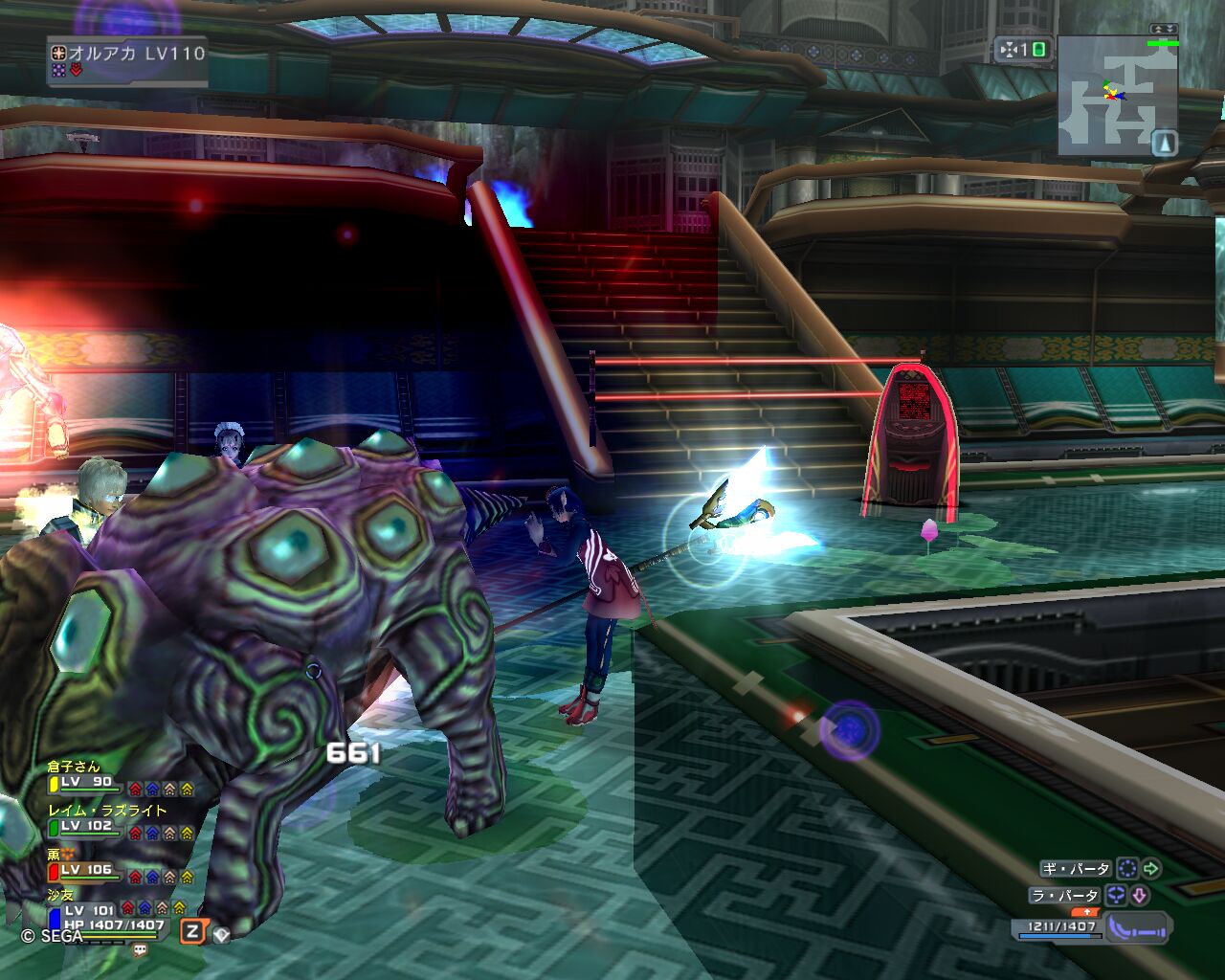Viewport: 1225px width, 980px height.
Task: Click the compass arrow on the minimap
Action: (x=1165, y=144)
